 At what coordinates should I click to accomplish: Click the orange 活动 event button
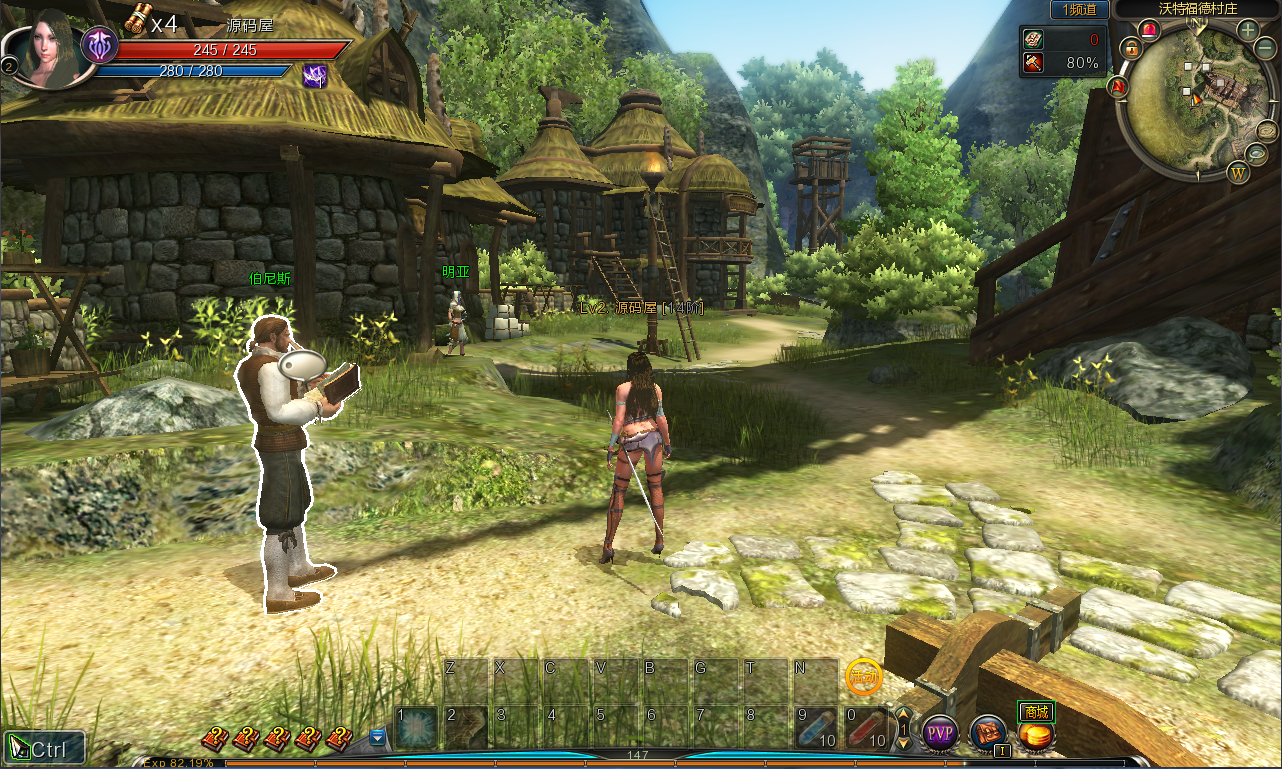click(862, 677)
